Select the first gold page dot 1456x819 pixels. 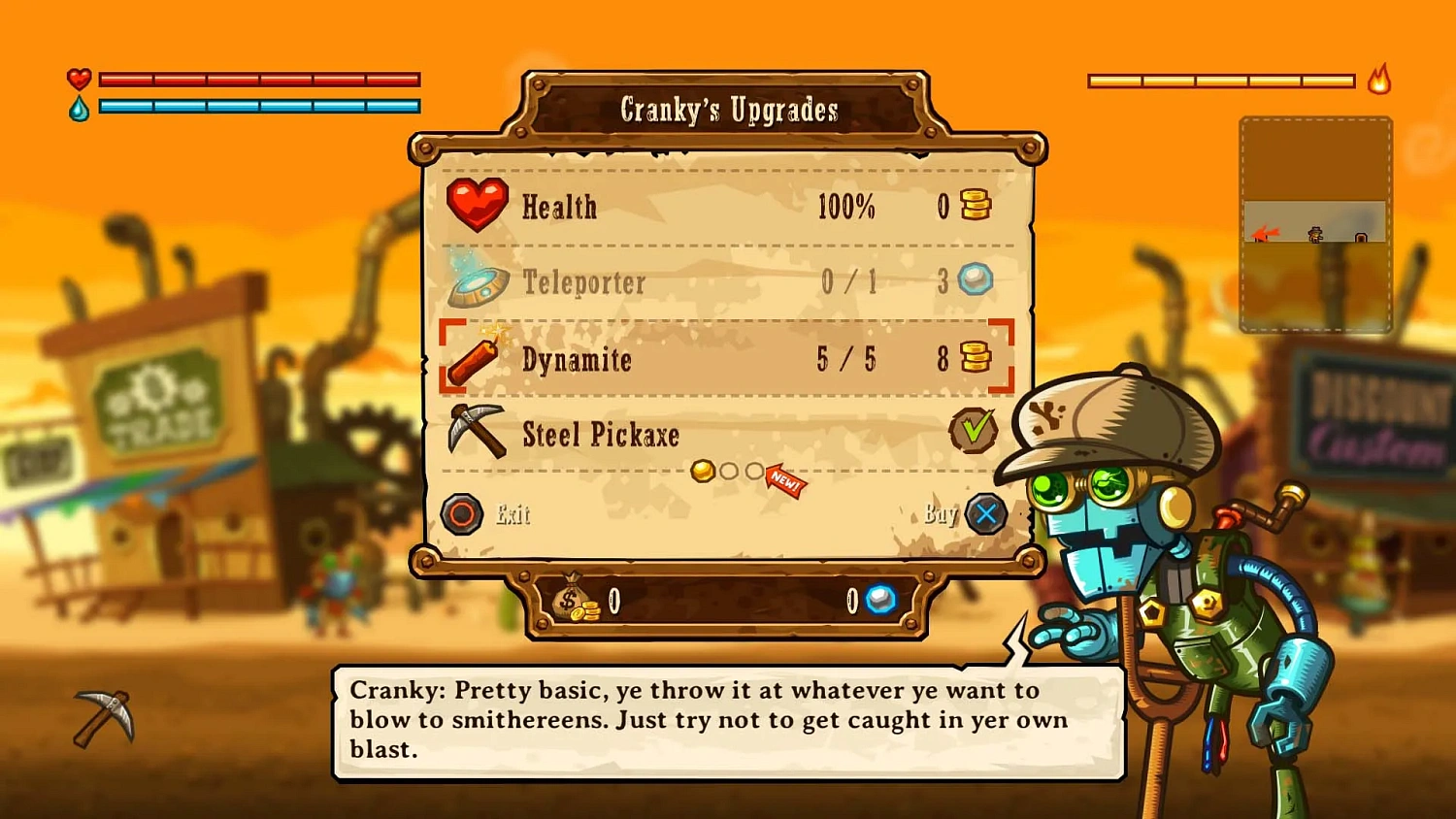tap(703, 472)
